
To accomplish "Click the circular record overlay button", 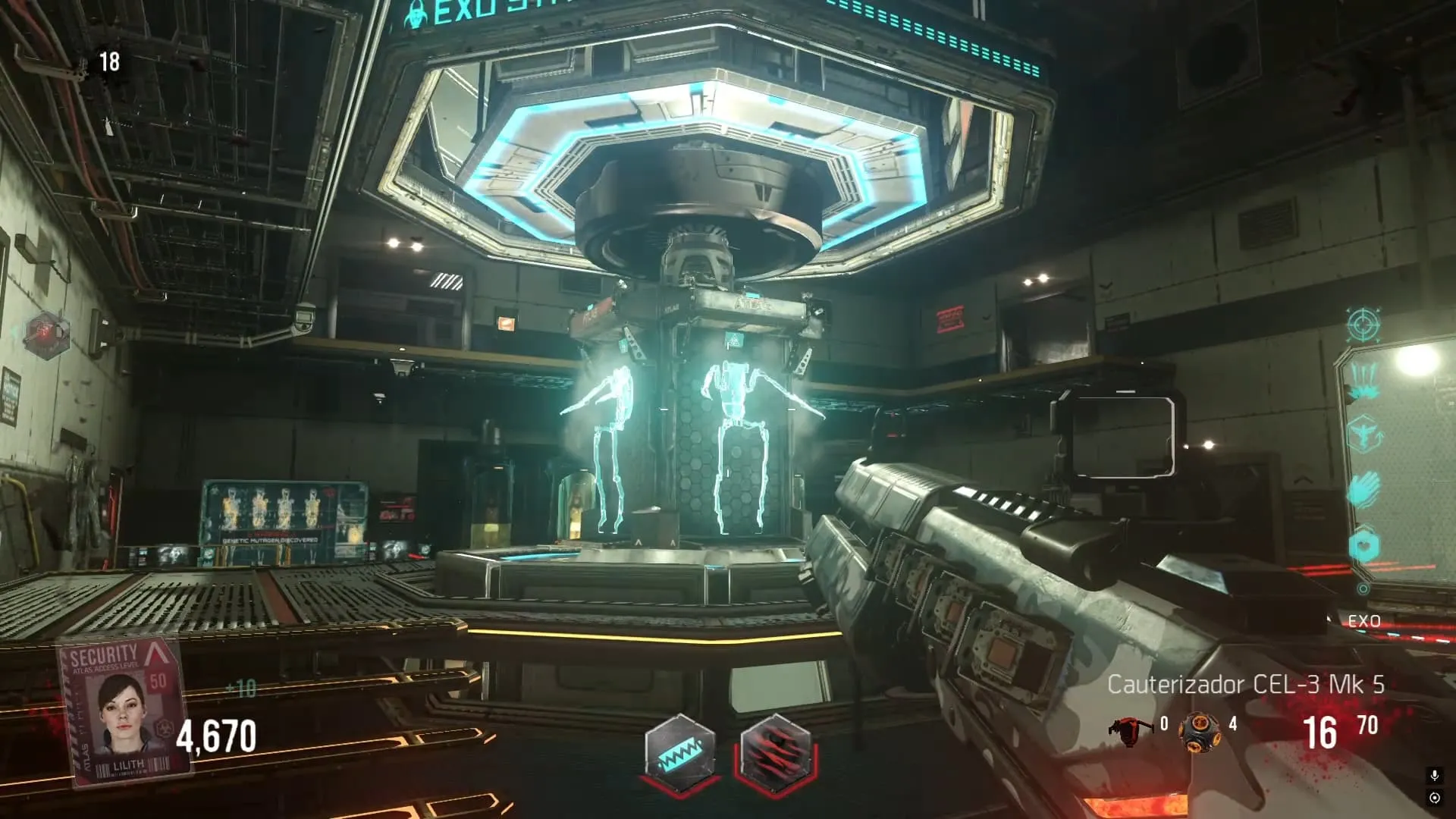I will 1434,798.
